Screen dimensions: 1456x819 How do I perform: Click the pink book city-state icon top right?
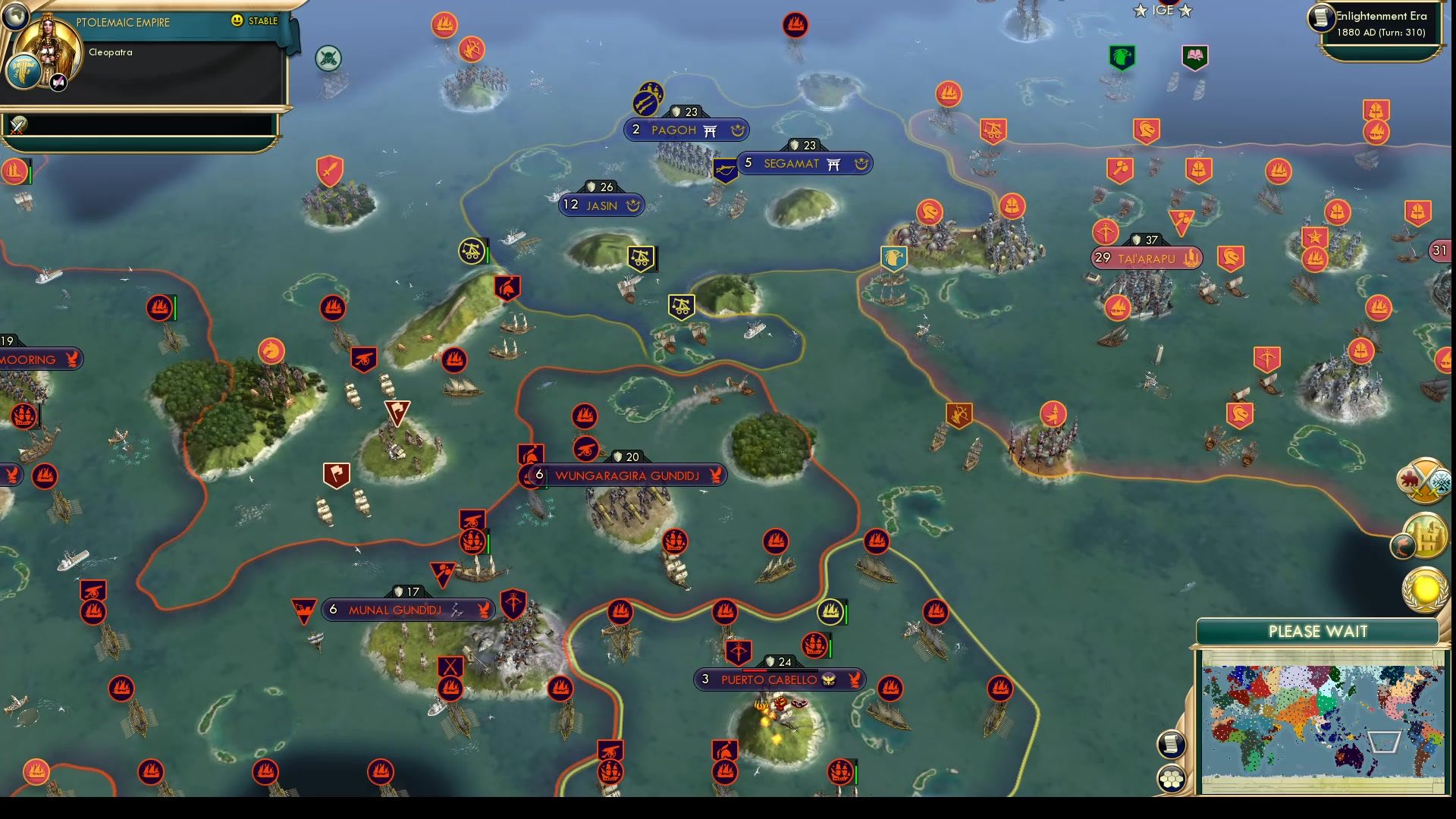1194,56
